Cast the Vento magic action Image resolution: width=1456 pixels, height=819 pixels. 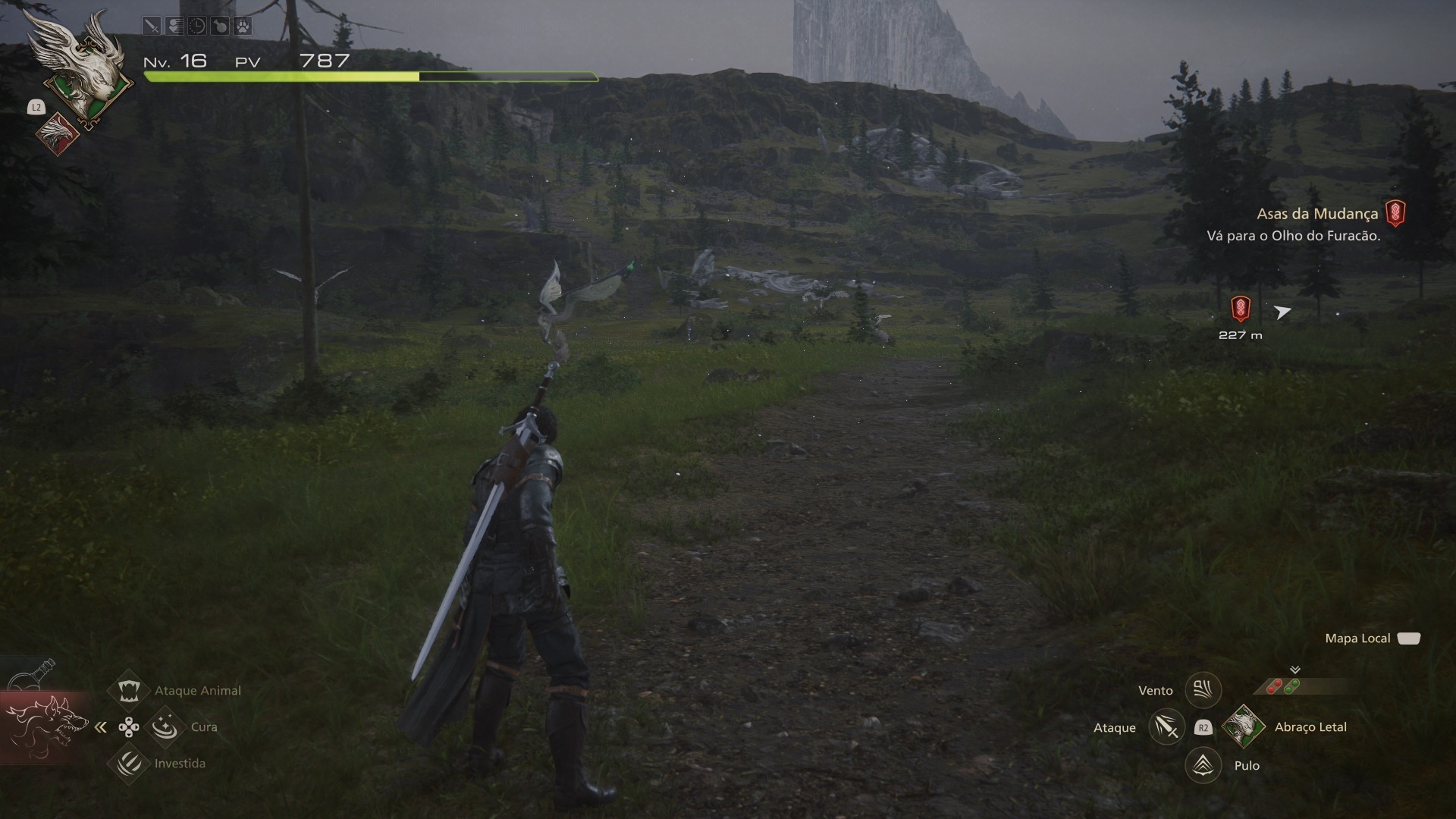point(1203,690)
